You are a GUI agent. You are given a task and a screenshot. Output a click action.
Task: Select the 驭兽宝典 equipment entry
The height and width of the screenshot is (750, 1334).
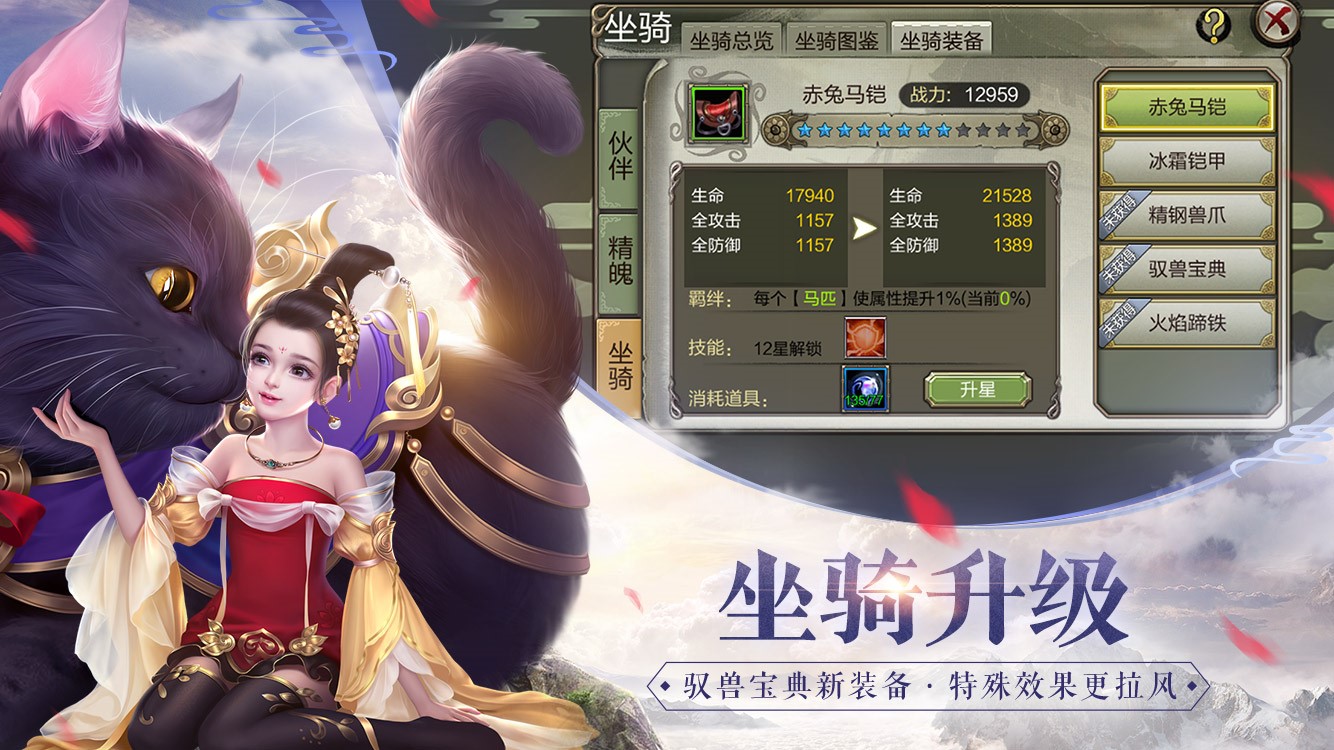click(1187, 269)
